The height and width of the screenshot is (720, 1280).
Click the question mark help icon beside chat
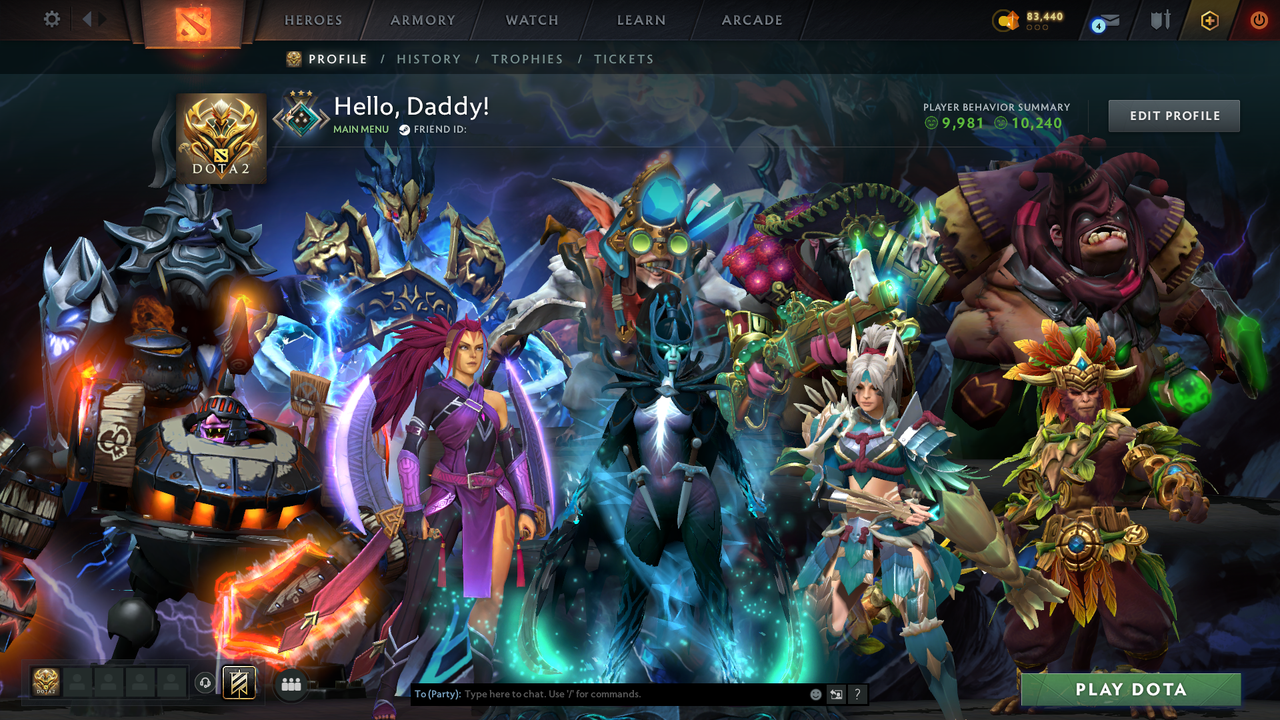pos(857,693)
